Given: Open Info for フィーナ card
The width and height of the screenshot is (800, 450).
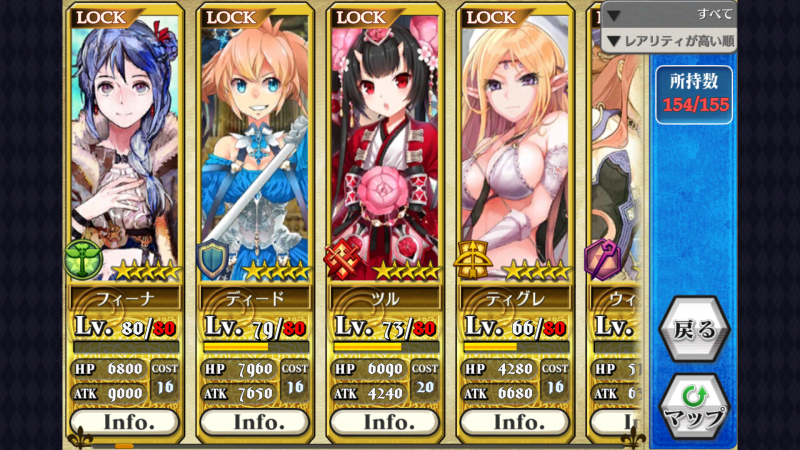Looking at the screenshot, I should pyautogui.click(x=126, y=422).
